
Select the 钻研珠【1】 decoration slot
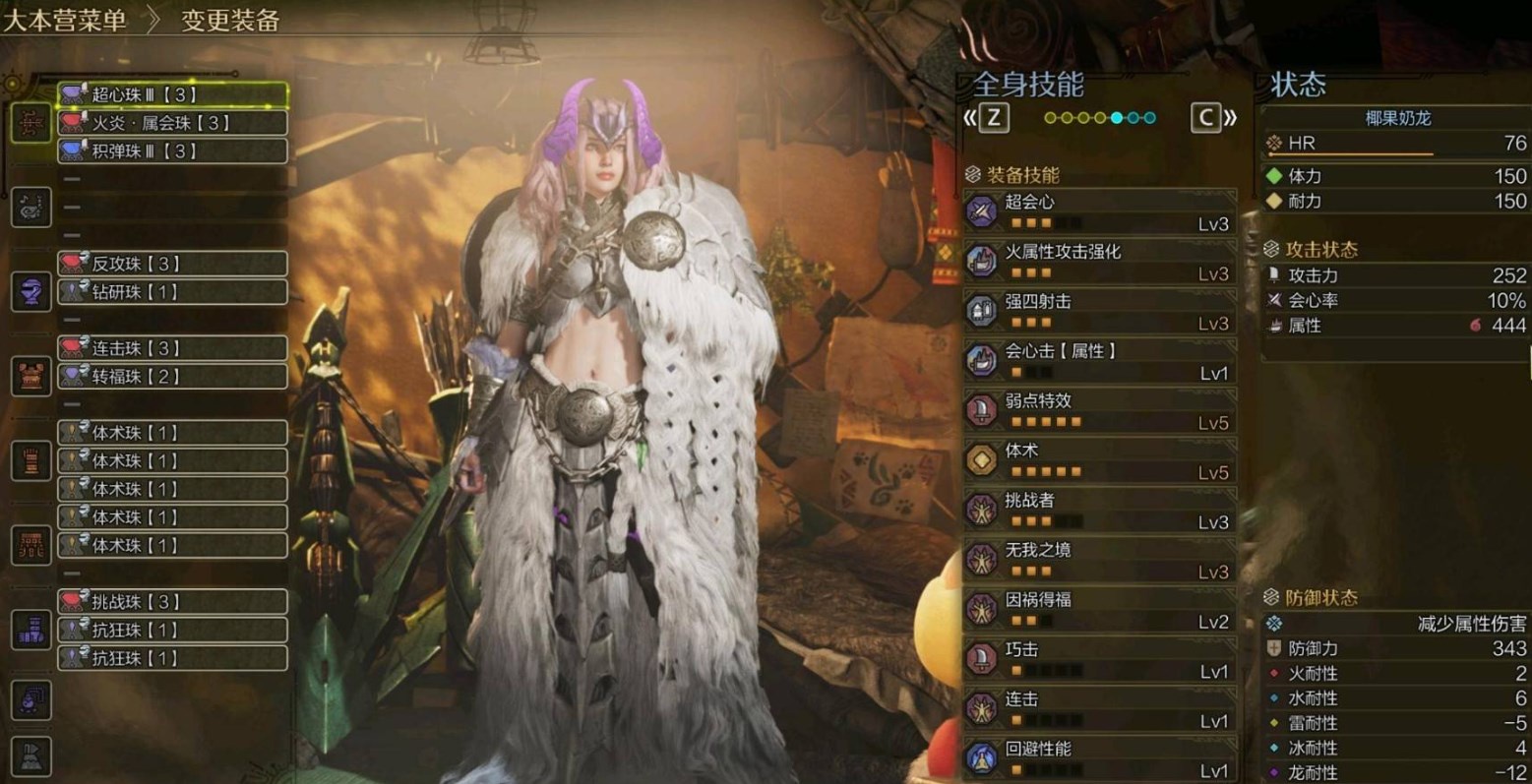tap(173, 292)
